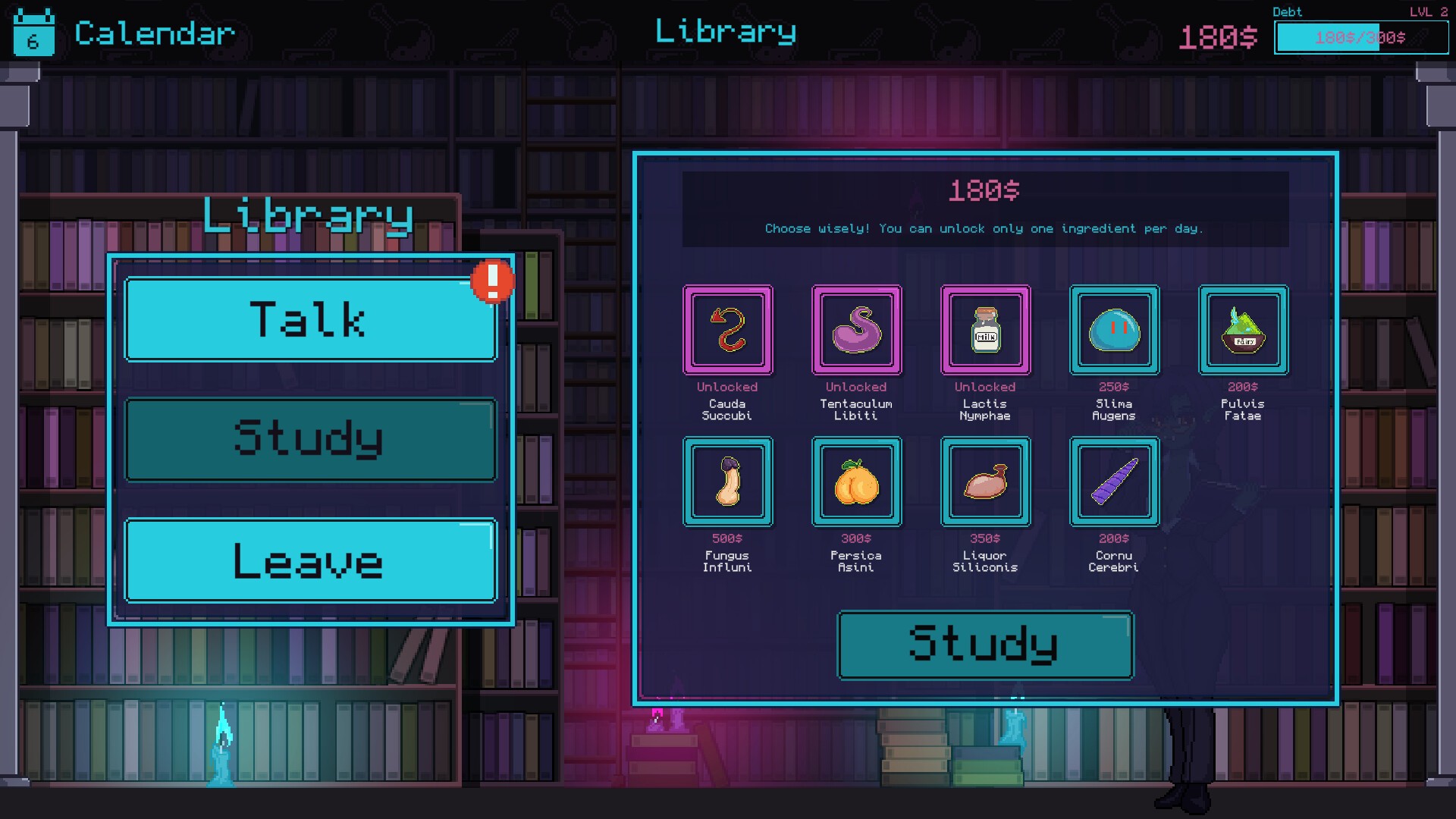The image size is (1456, 819).
Task: Pick the Liquor Siliconis ingredient tile
Action: pos(986,482)
